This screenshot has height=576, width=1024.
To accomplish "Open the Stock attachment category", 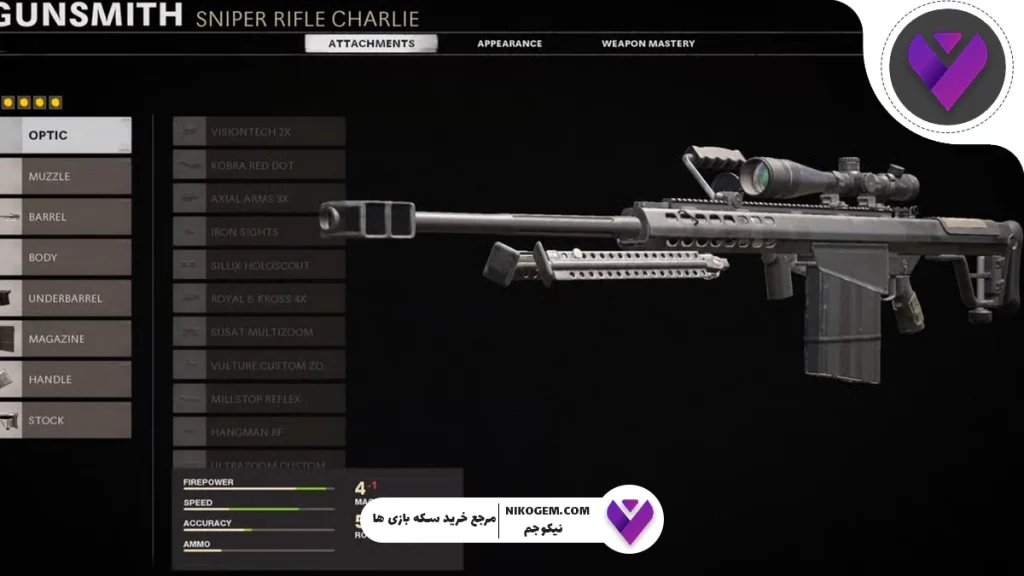I will point(65,420).
